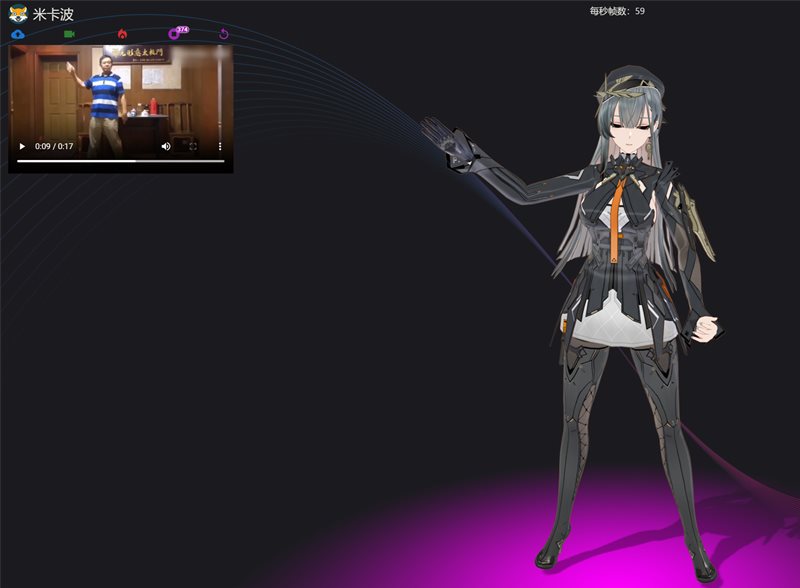Open the purple icon with 274 badge
This screenshot has width=800, height=588.
click(174, 34)
